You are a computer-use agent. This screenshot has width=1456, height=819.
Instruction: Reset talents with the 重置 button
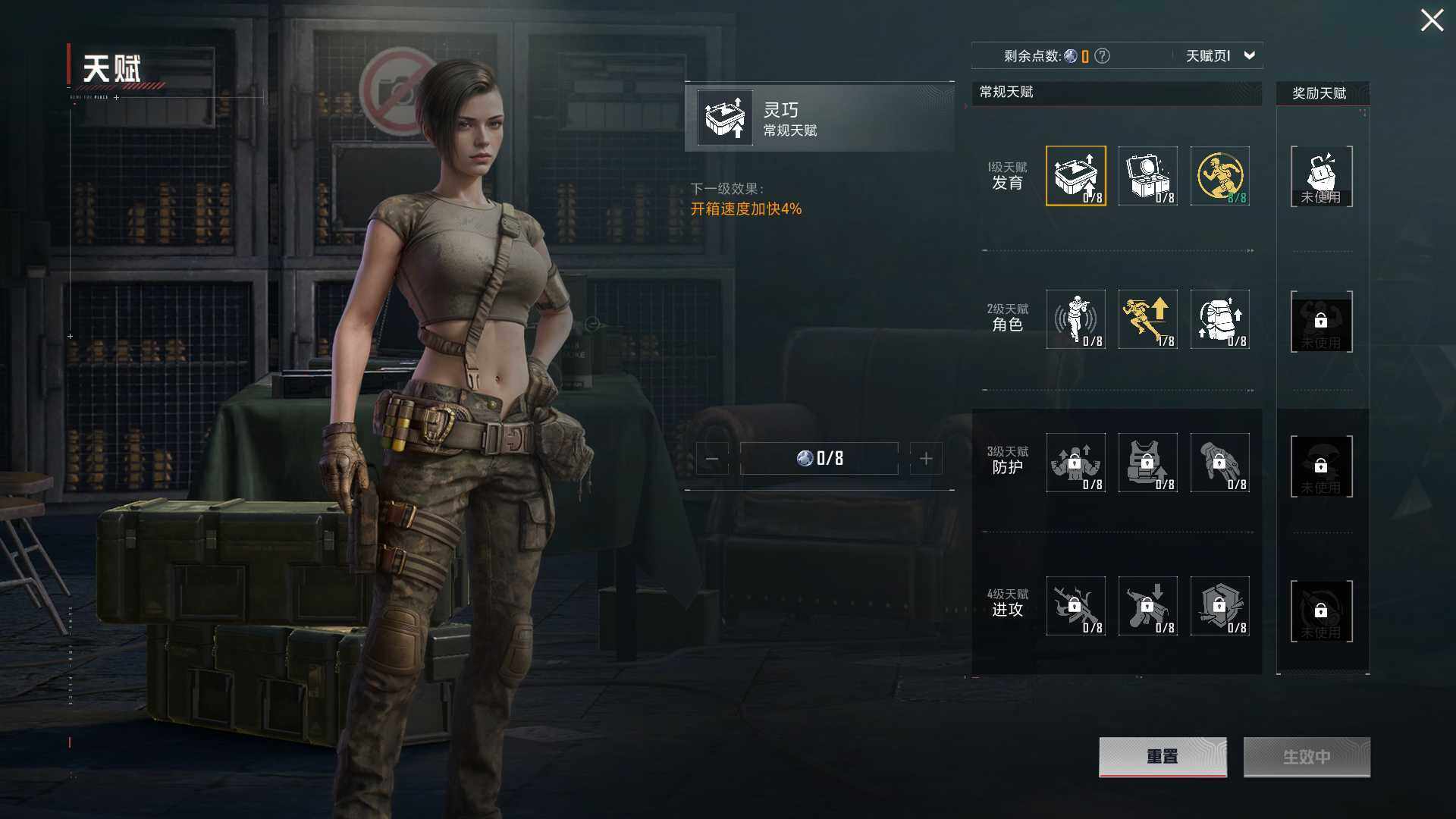point(1162,757)
